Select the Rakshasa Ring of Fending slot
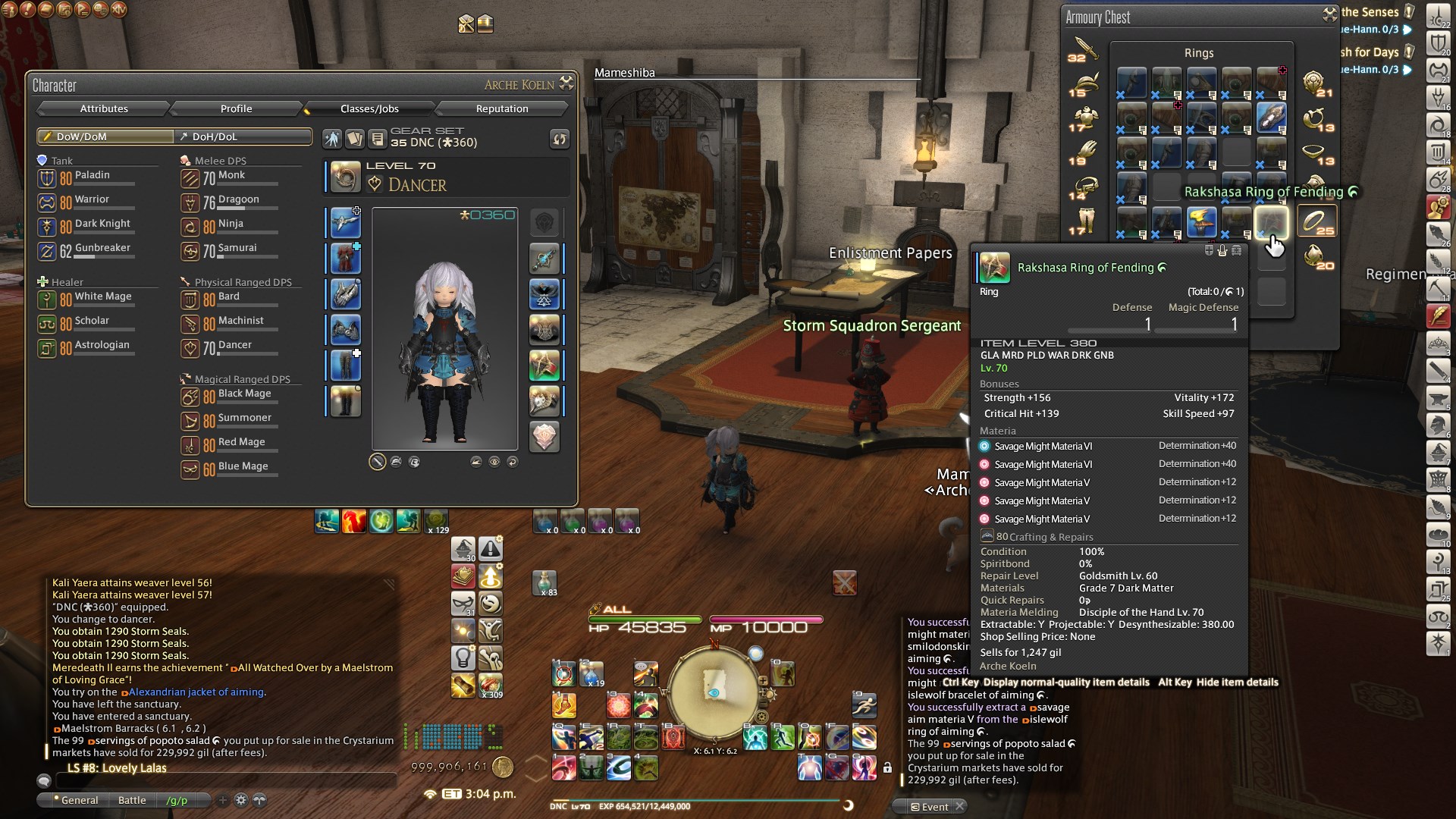The width and height of the screenshot is (1456, 819). click(x=1271, y=221)
